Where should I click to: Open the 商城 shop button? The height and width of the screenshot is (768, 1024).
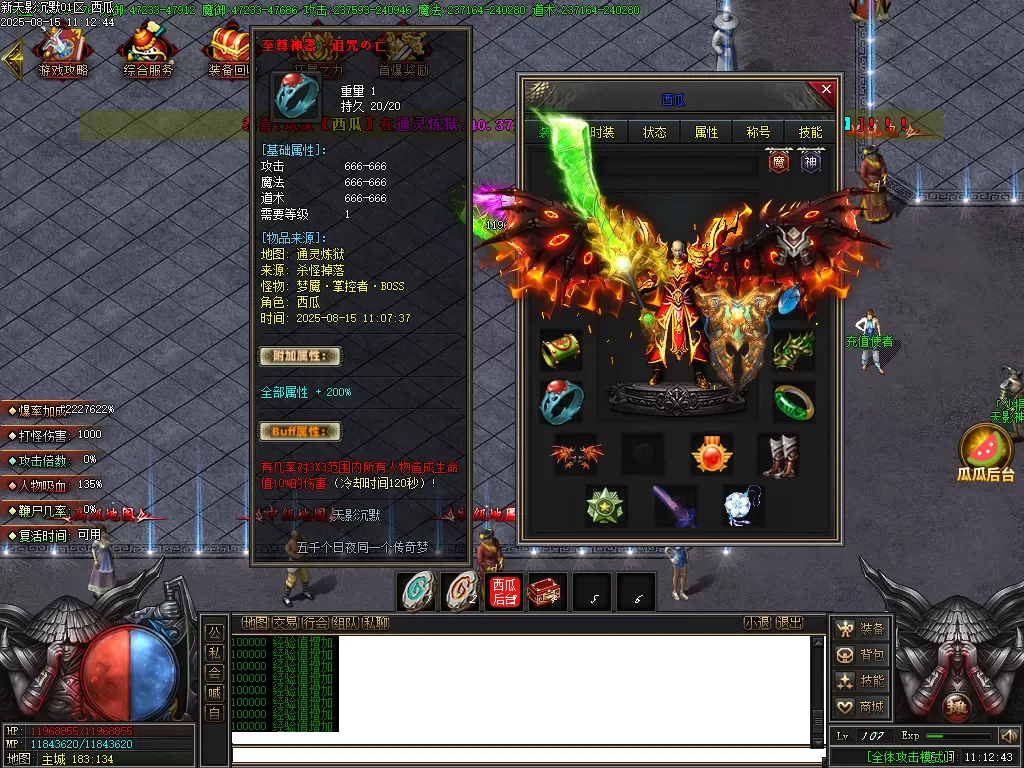pos(861,707)
